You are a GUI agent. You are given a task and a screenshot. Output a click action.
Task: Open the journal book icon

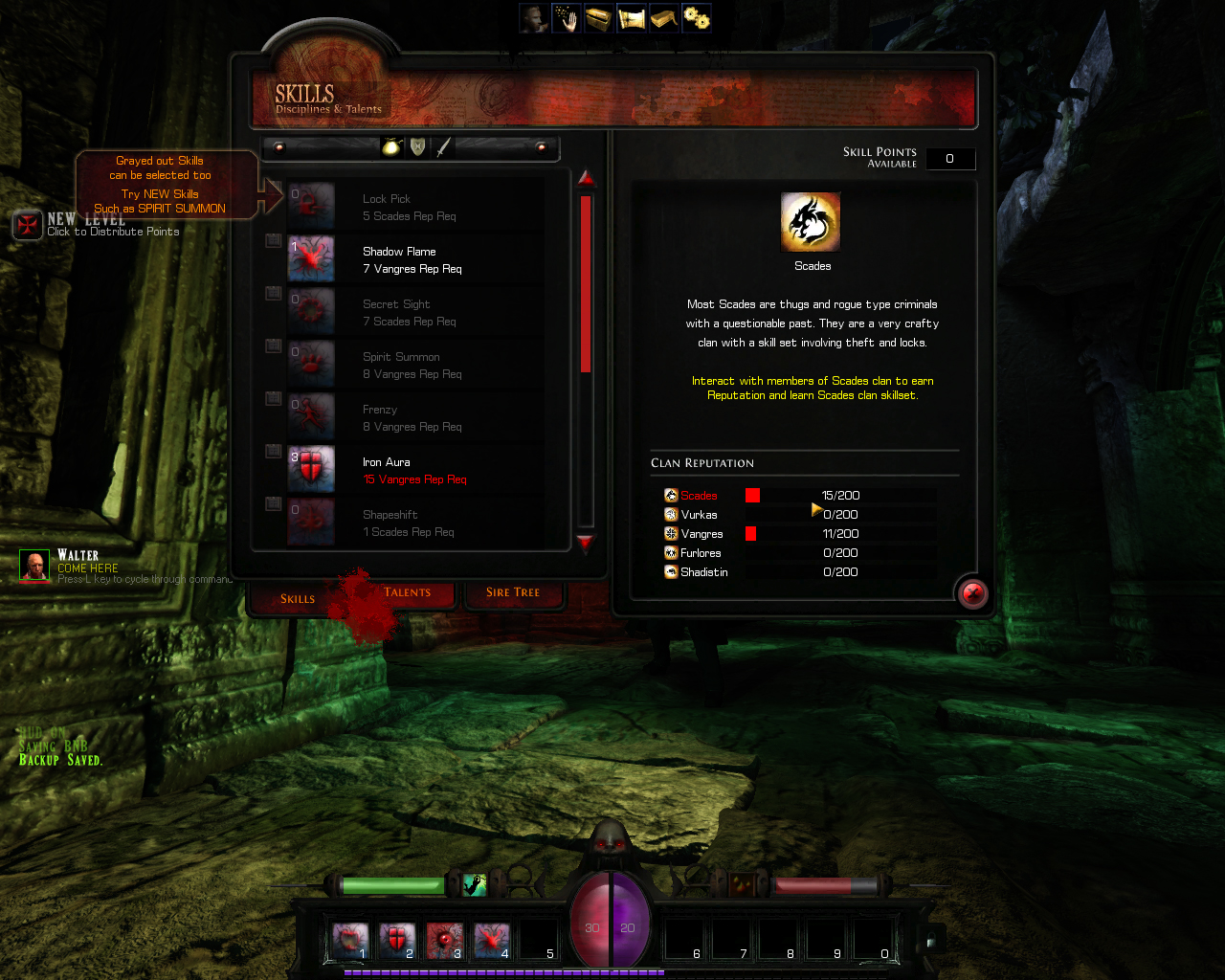(662, 17)
